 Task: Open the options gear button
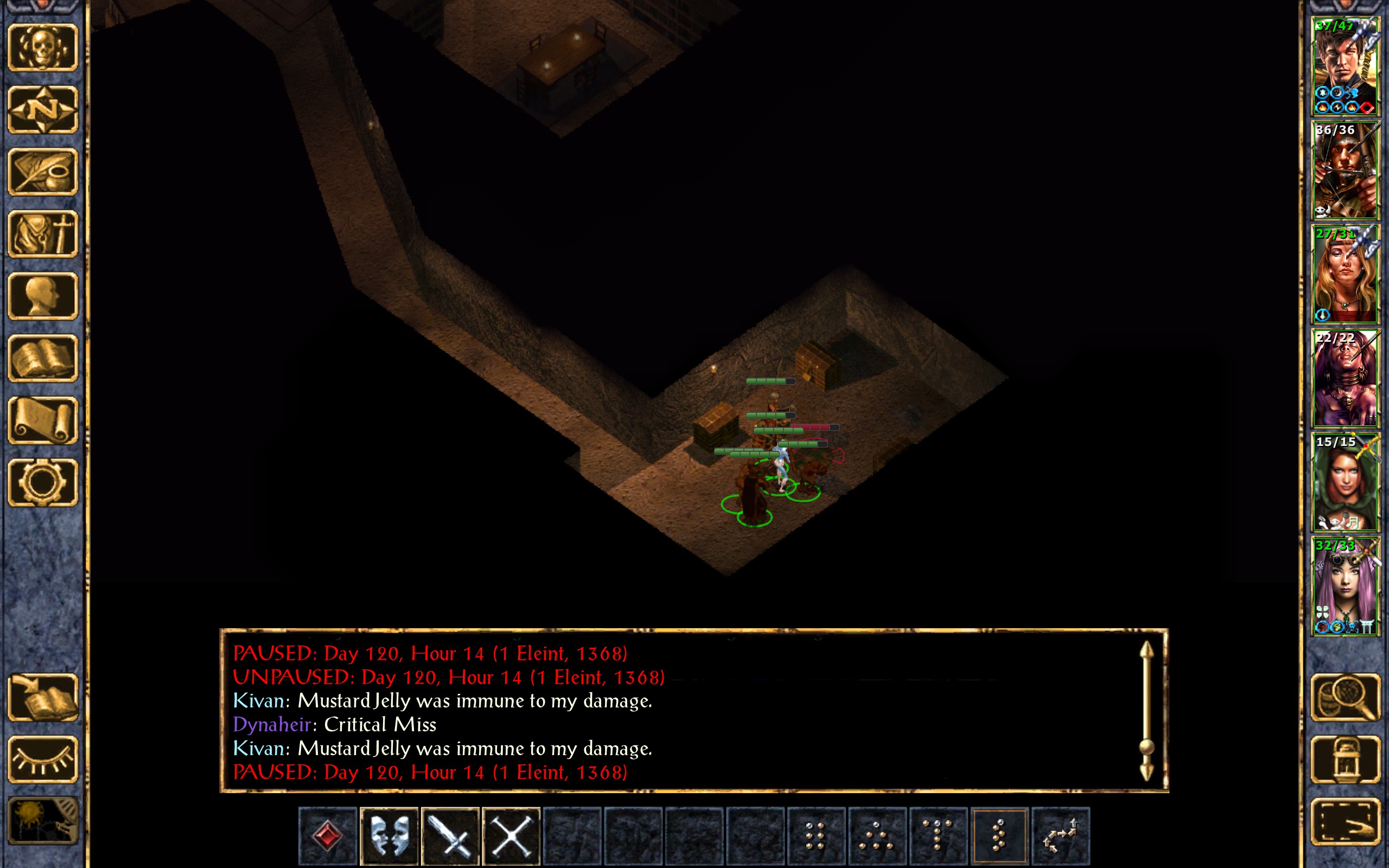click(43, 482)
